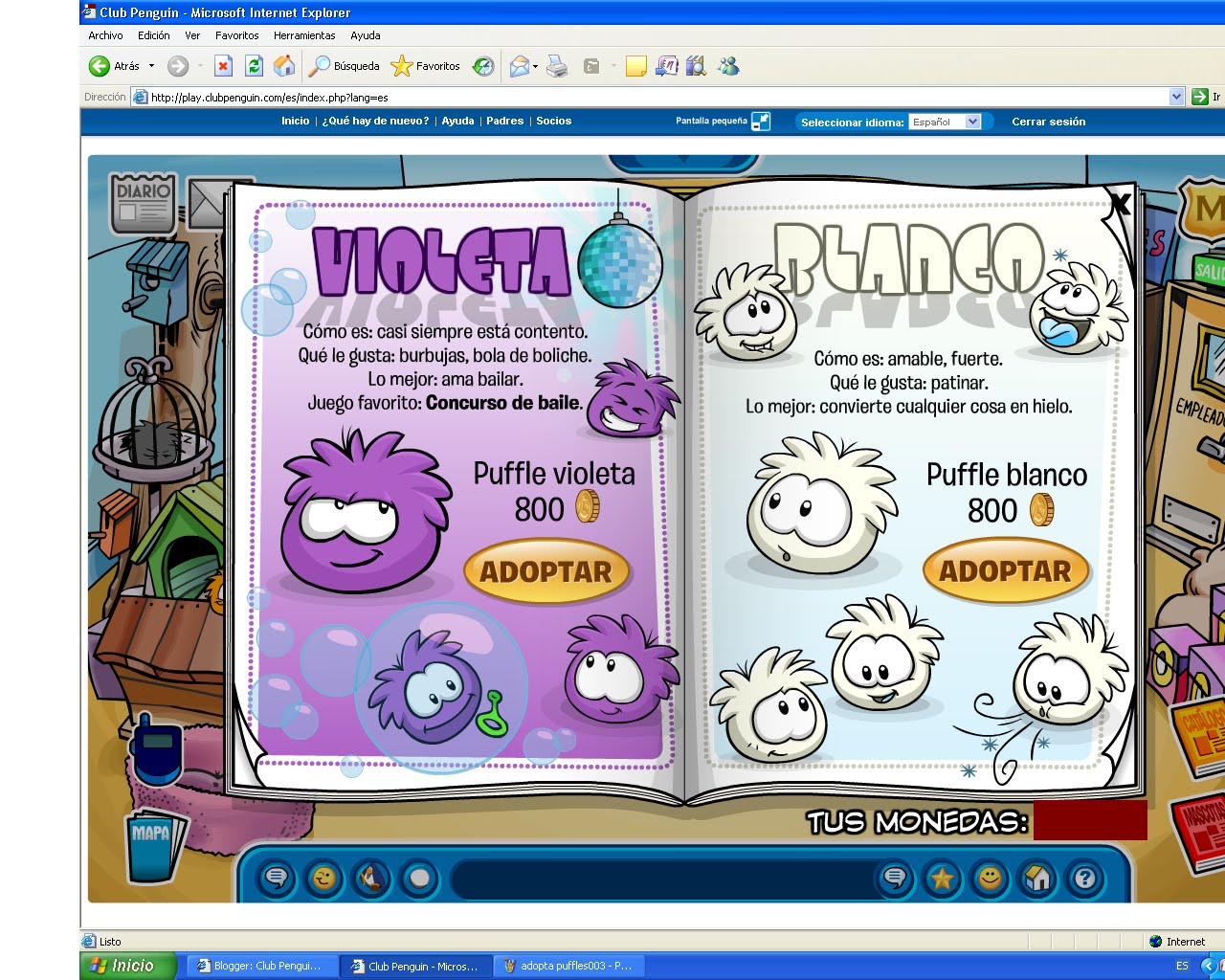This screenshot has width=1225, height=980.
Task: Open the Diario newspaper icon
Action: (x=142, y=201)
